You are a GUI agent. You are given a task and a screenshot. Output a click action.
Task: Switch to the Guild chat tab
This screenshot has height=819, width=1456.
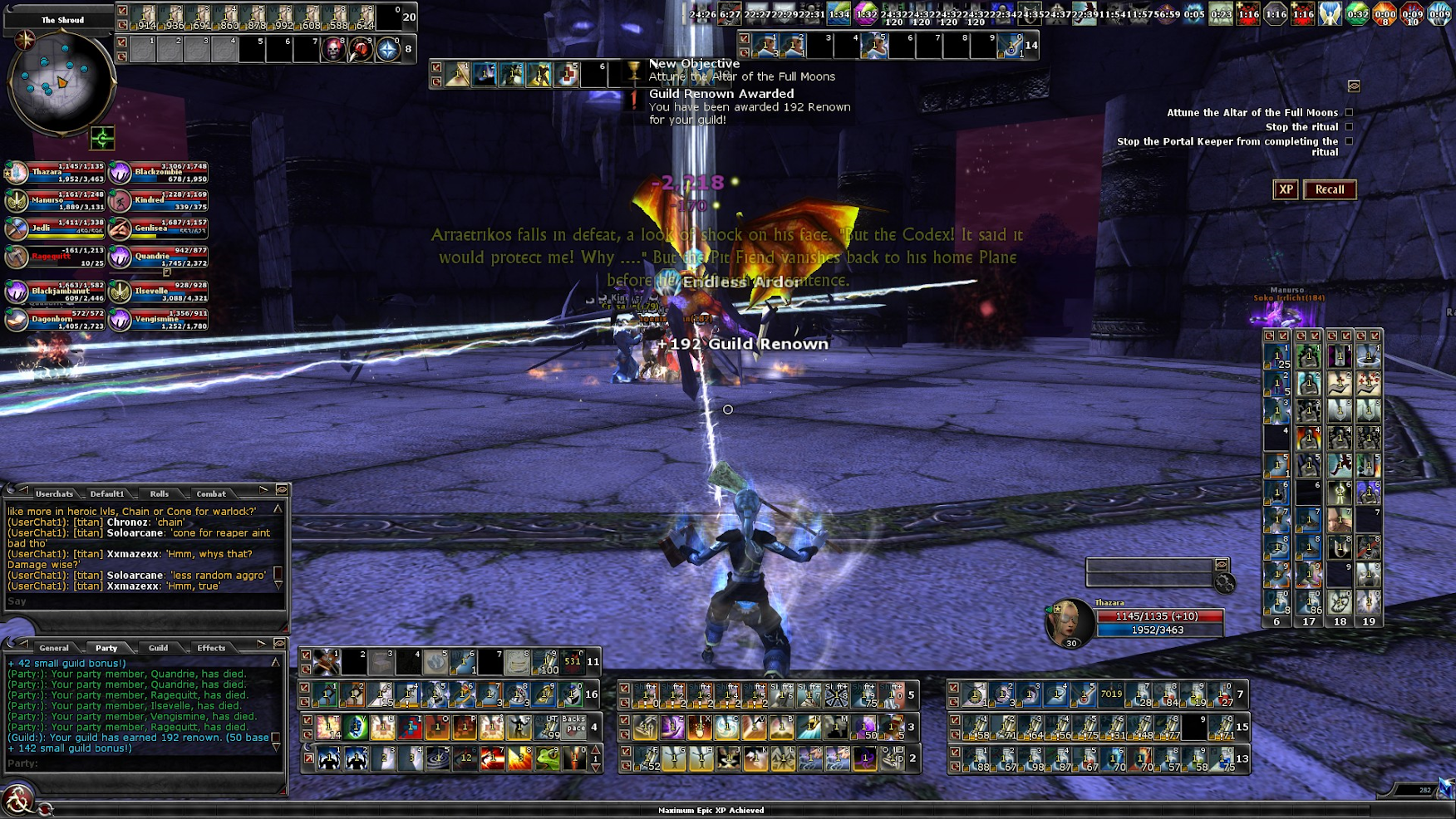pos(158,648)
